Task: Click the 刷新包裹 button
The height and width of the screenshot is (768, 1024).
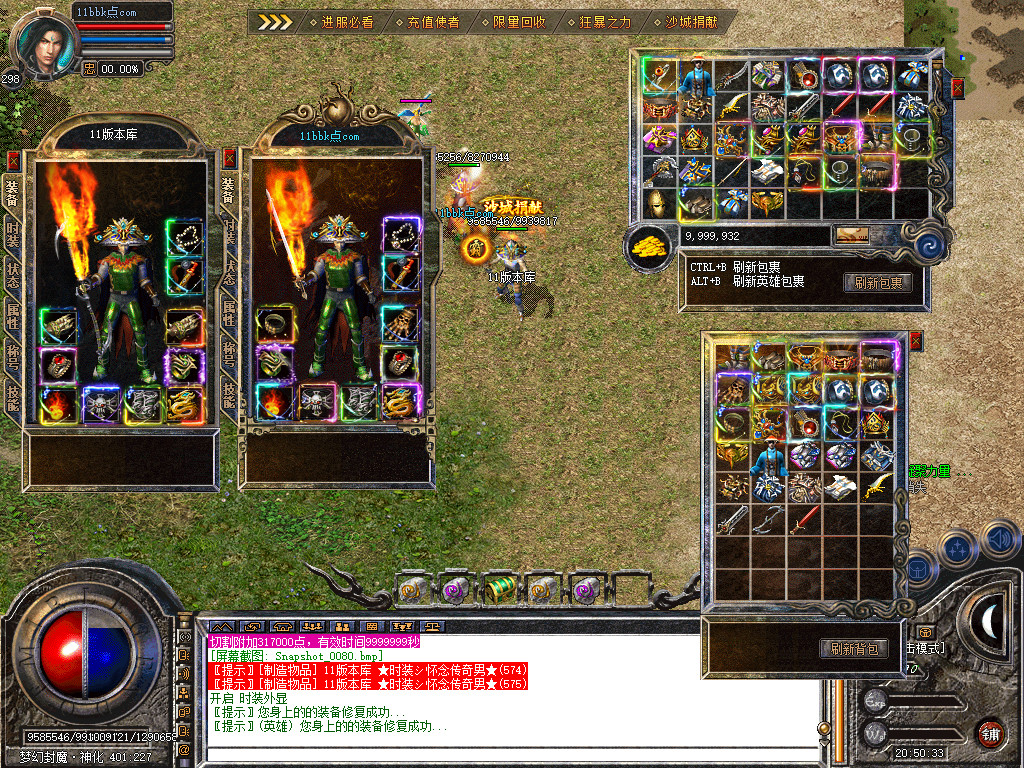Action: [x=877, y=283]
